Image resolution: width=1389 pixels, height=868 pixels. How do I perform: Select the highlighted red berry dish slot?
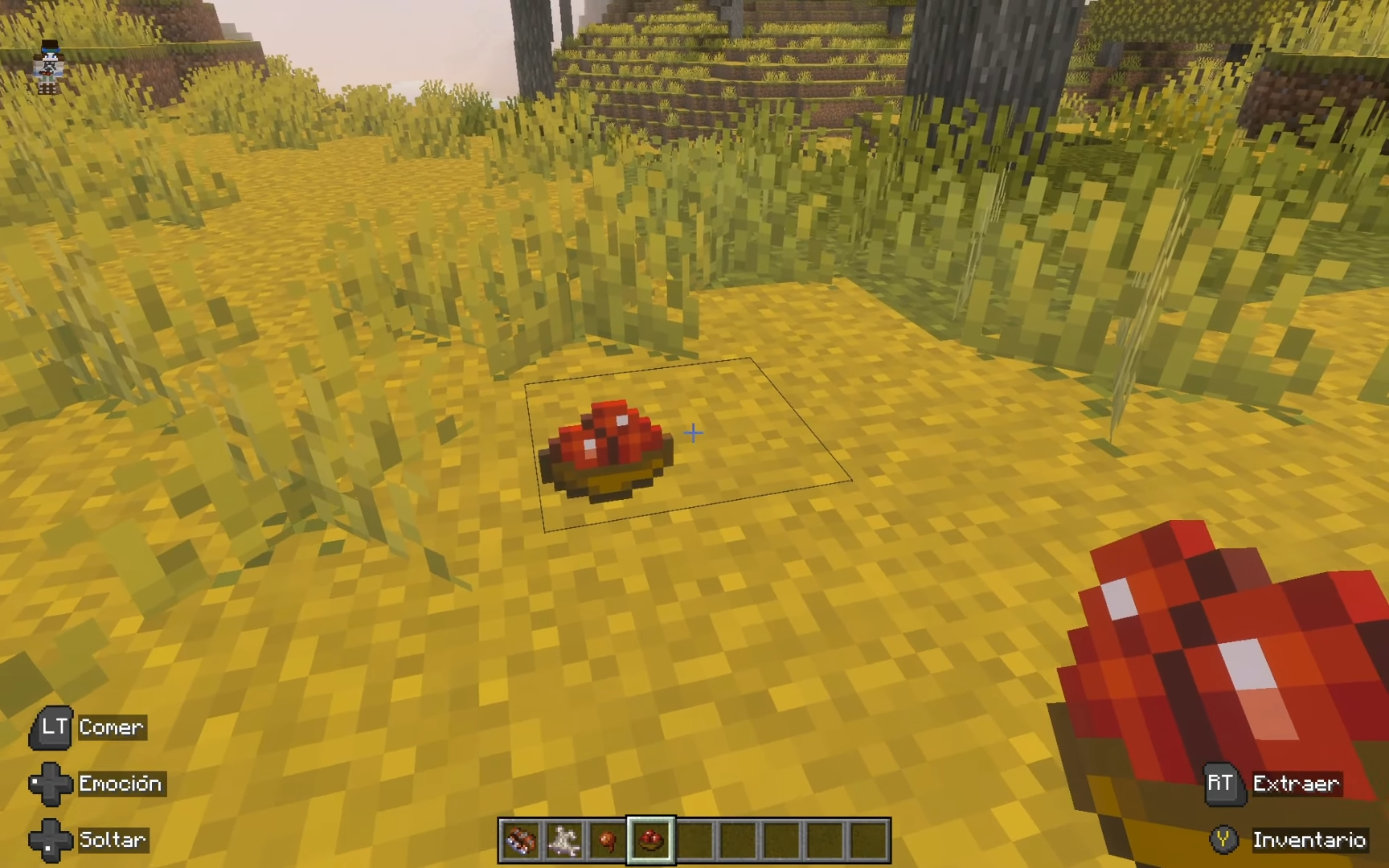click(650, 841)
